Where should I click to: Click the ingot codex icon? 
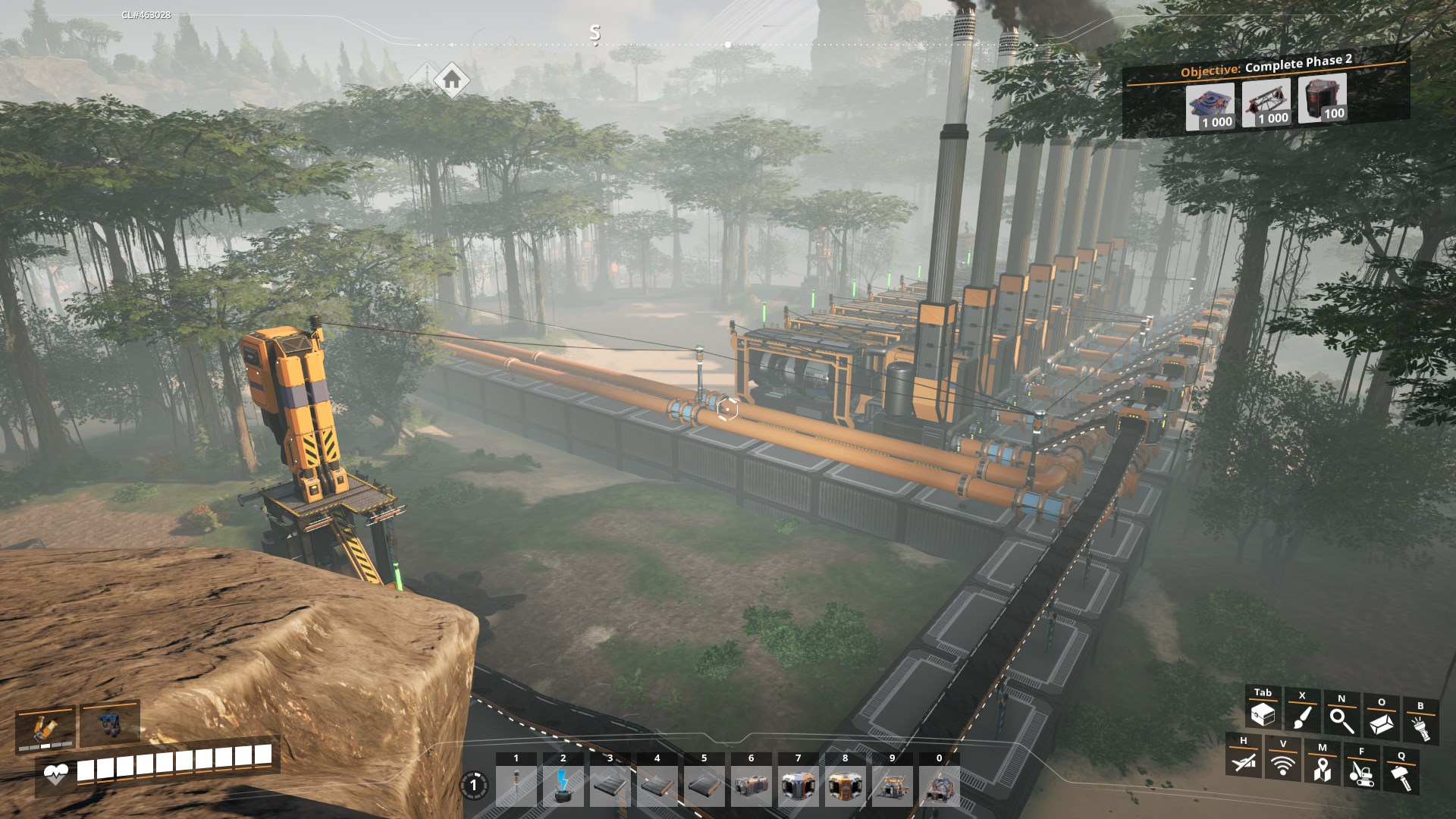click(x=1381, y=723)
